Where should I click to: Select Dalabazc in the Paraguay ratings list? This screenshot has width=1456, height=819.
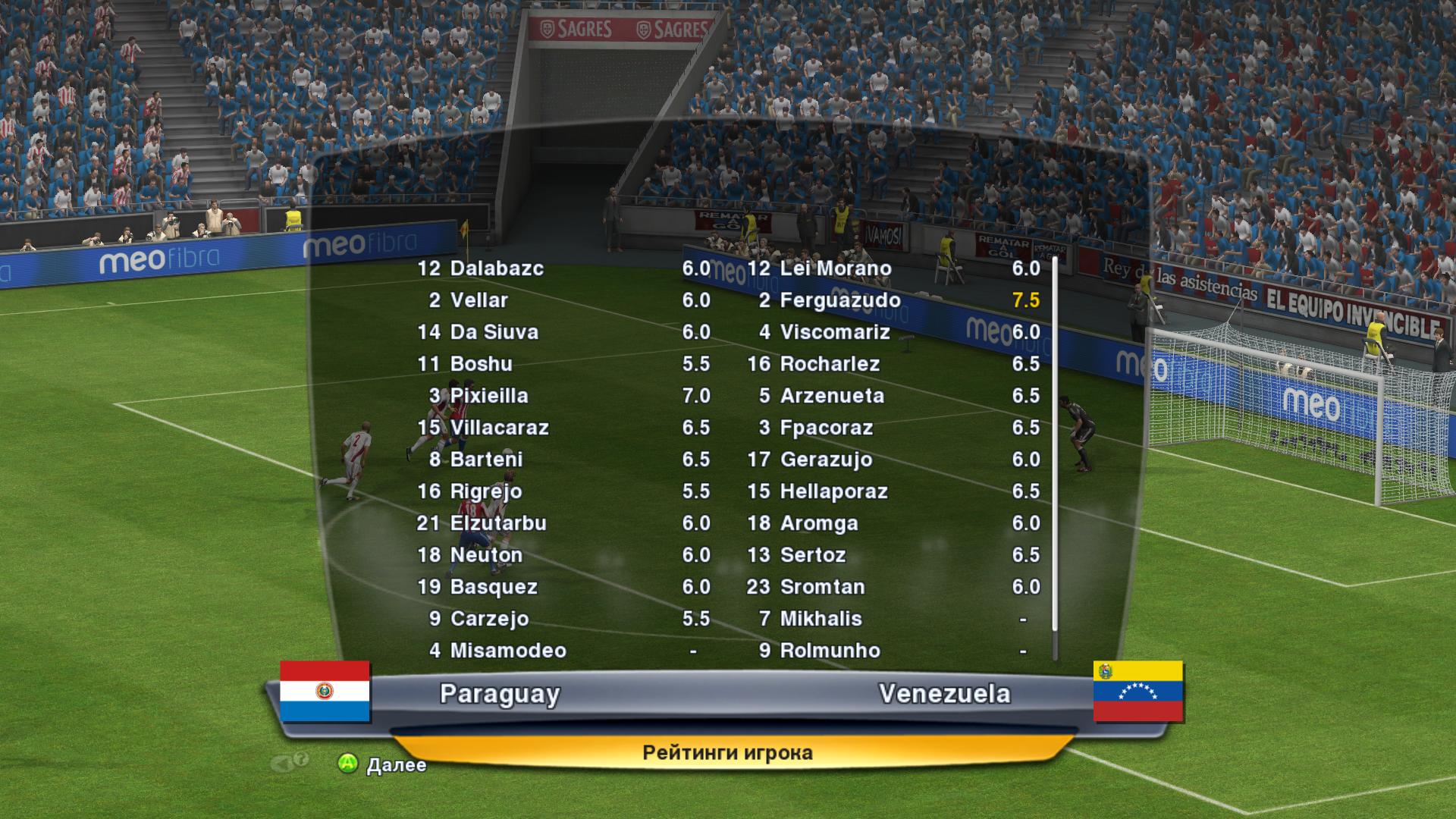[497, 268]
